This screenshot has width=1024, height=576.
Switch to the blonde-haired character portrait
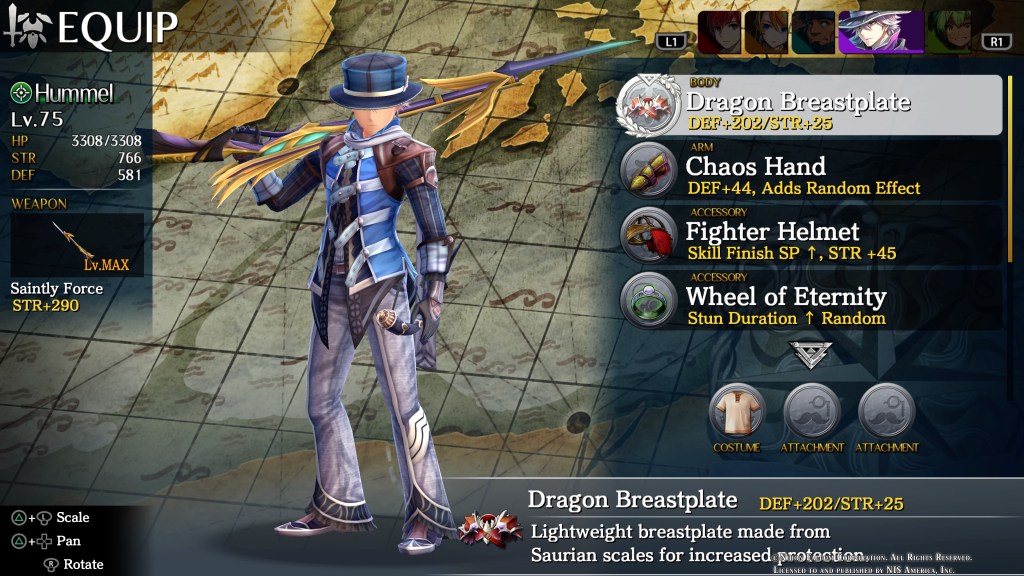tap(765, 33)
